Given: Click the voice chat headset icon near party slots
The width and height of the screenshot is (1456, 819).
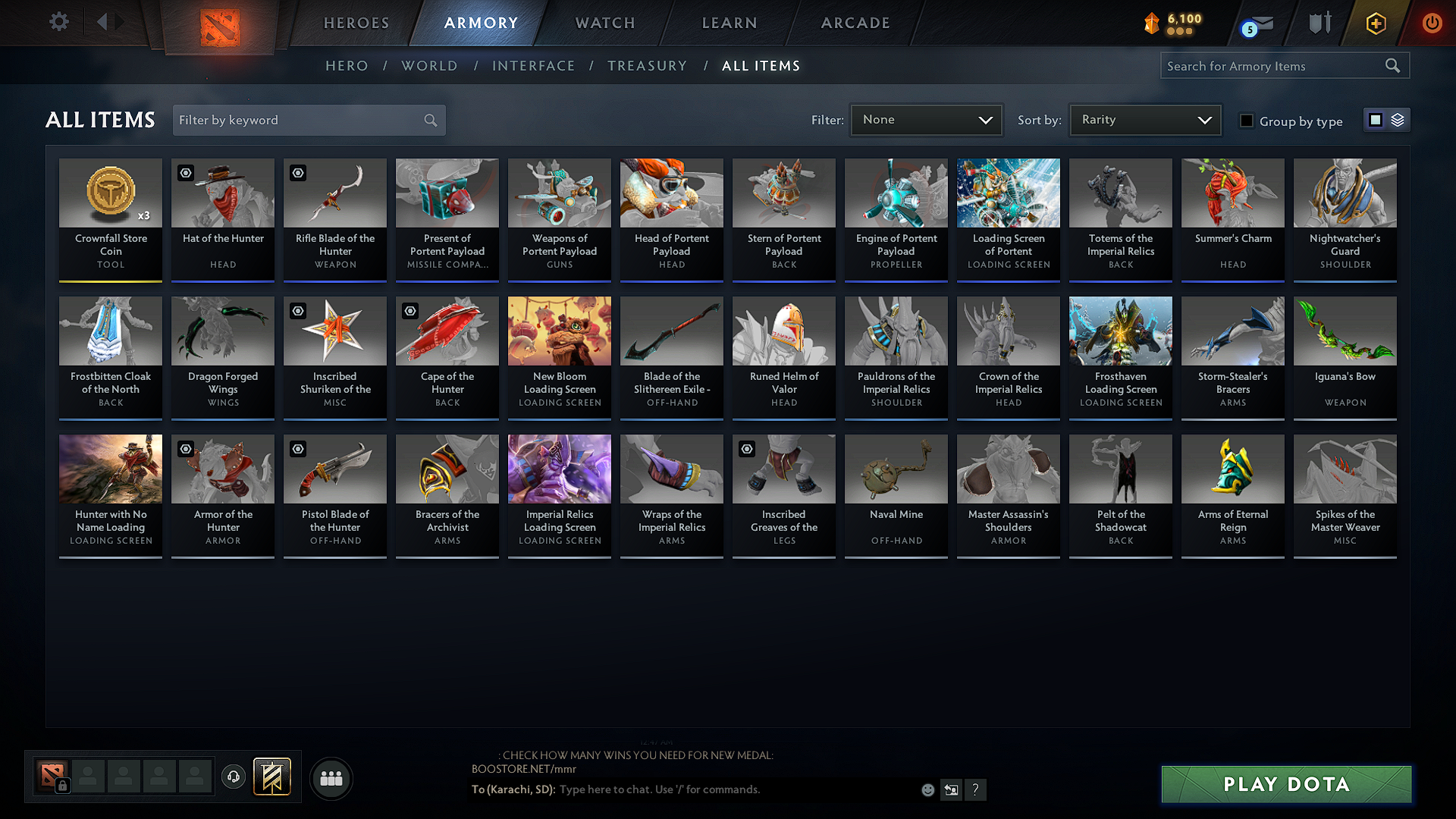Looking at the screenshot, I should [x=234, y=777].
